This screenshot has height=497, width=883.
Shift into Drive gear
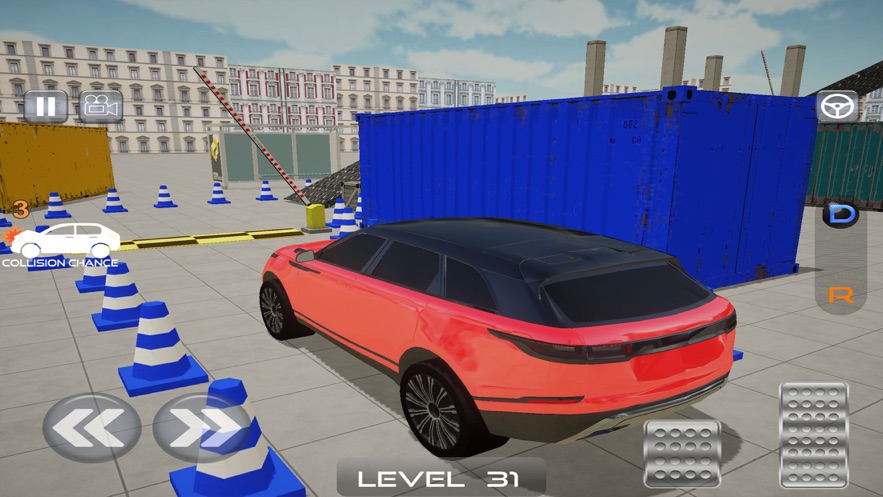(x=840, y=215)
